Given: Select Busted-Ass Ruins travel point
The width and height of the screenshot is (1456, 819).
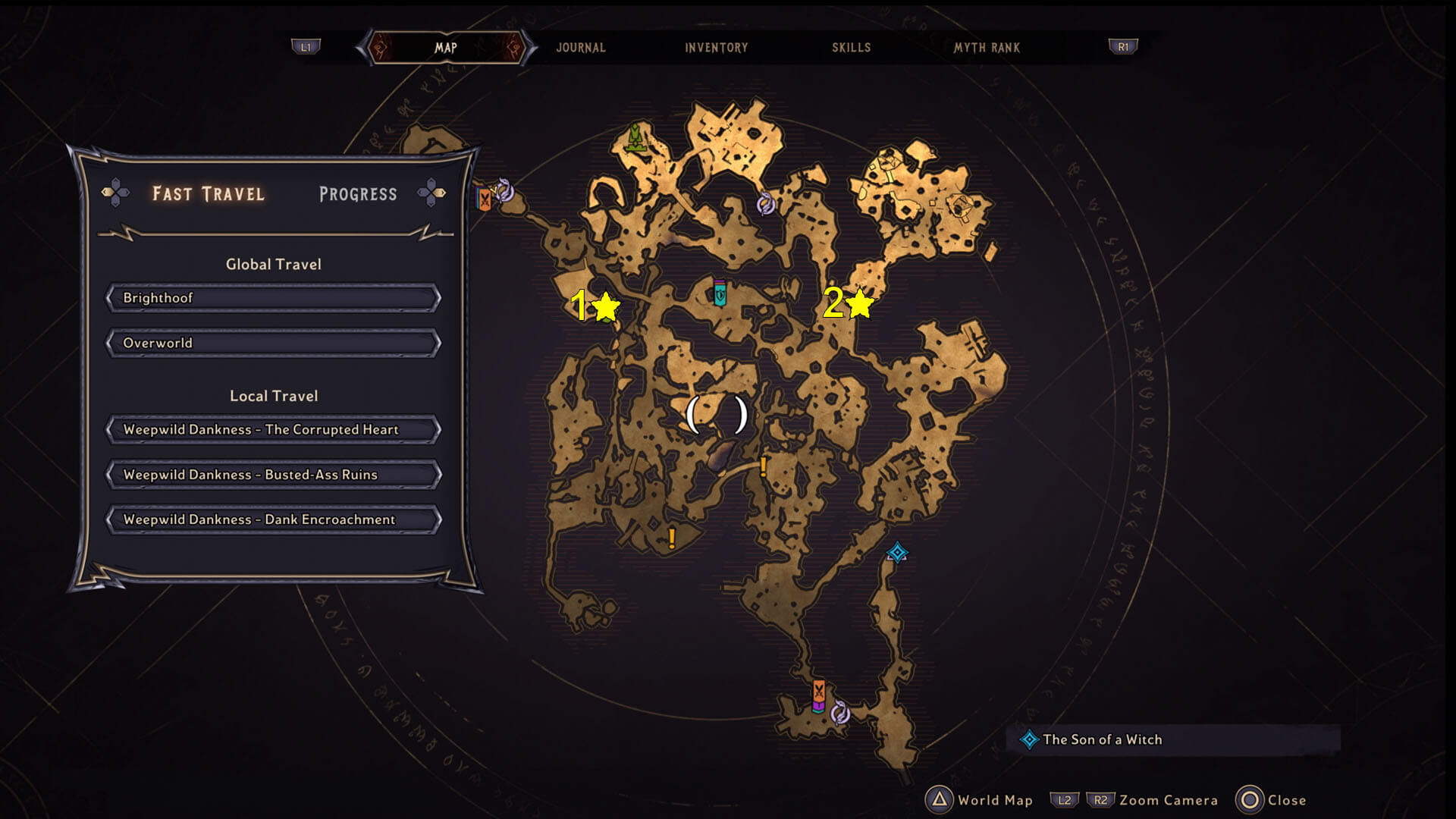Looking at the screenshot, I should (x=273, y=475).
